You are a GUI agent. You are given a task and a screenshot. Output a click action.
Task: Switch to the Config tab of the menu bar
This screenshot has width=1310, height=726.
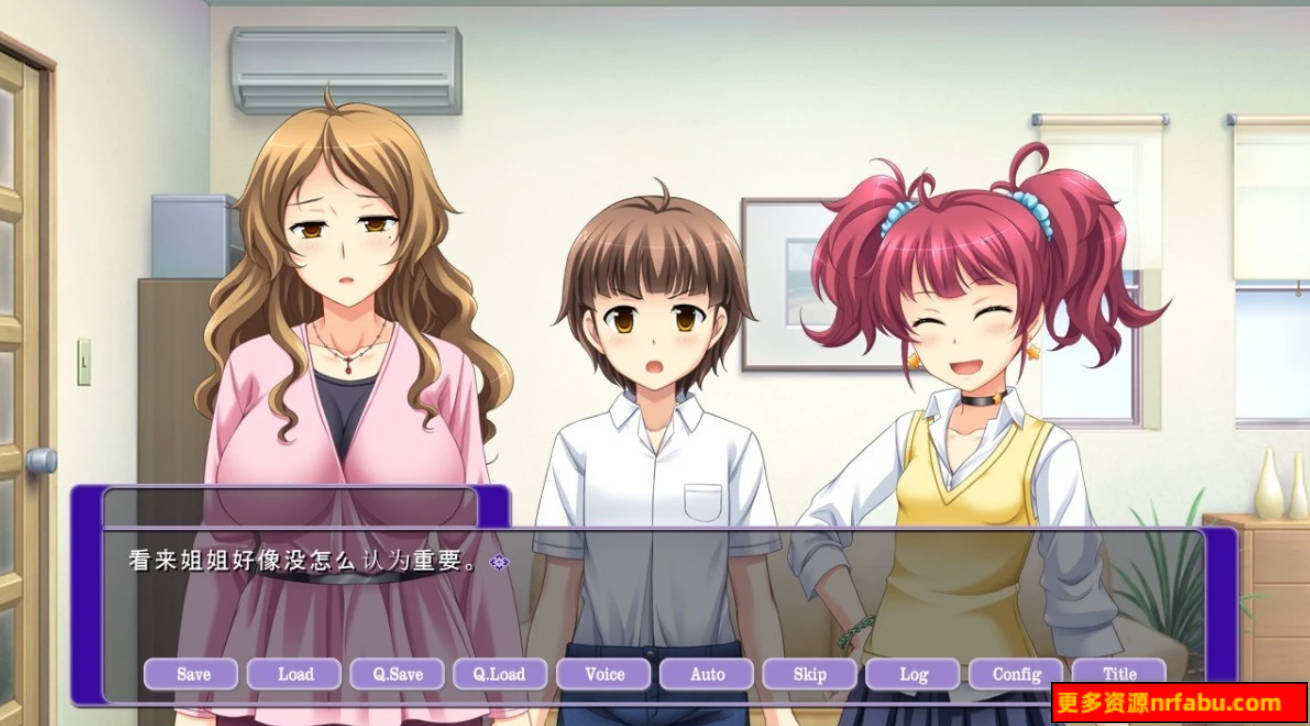click(x=1018, y=674)
